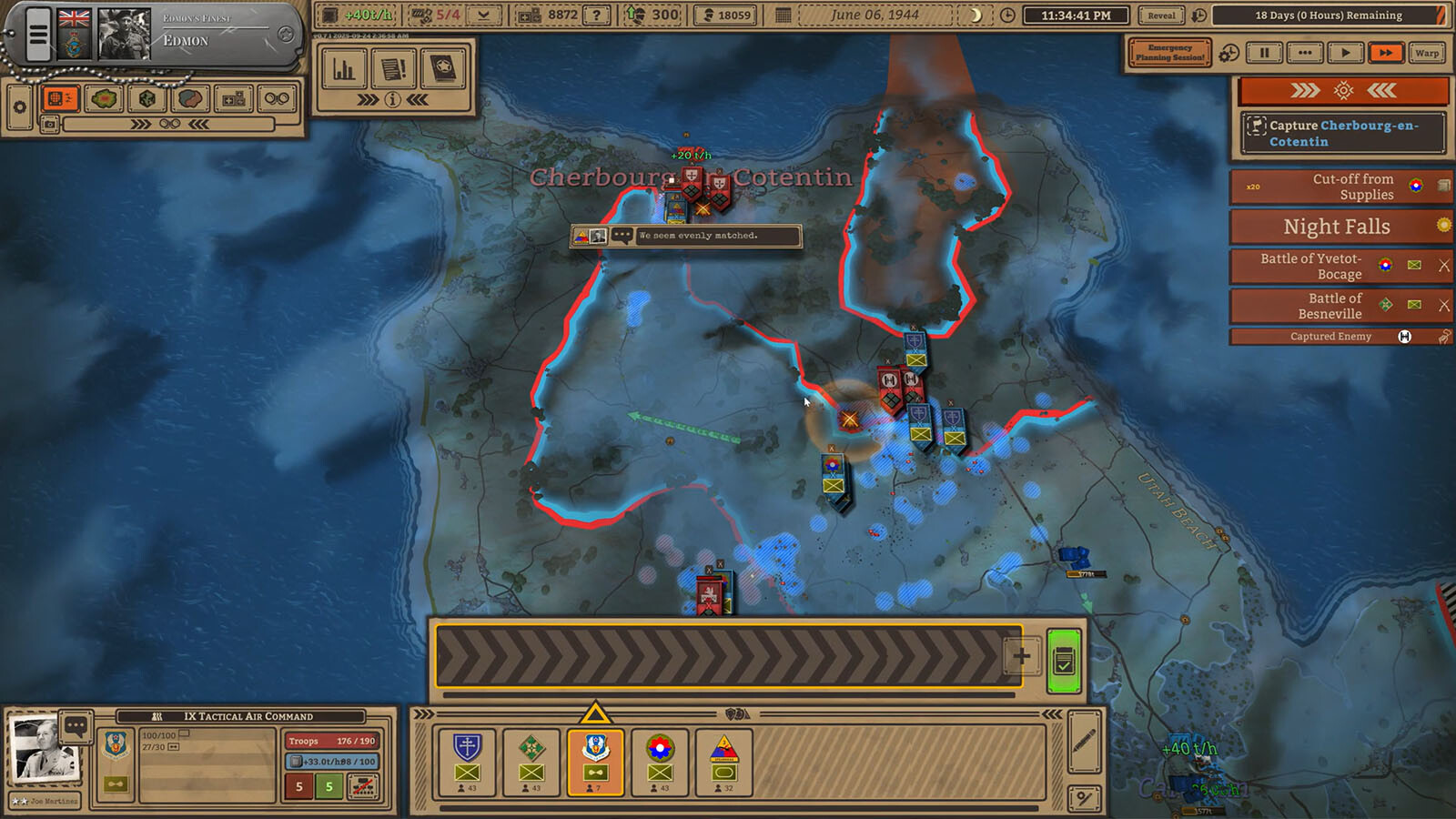Confirm orders with the green clipboard button
Screen dimensions: 1456x819
click(1064, 661)
